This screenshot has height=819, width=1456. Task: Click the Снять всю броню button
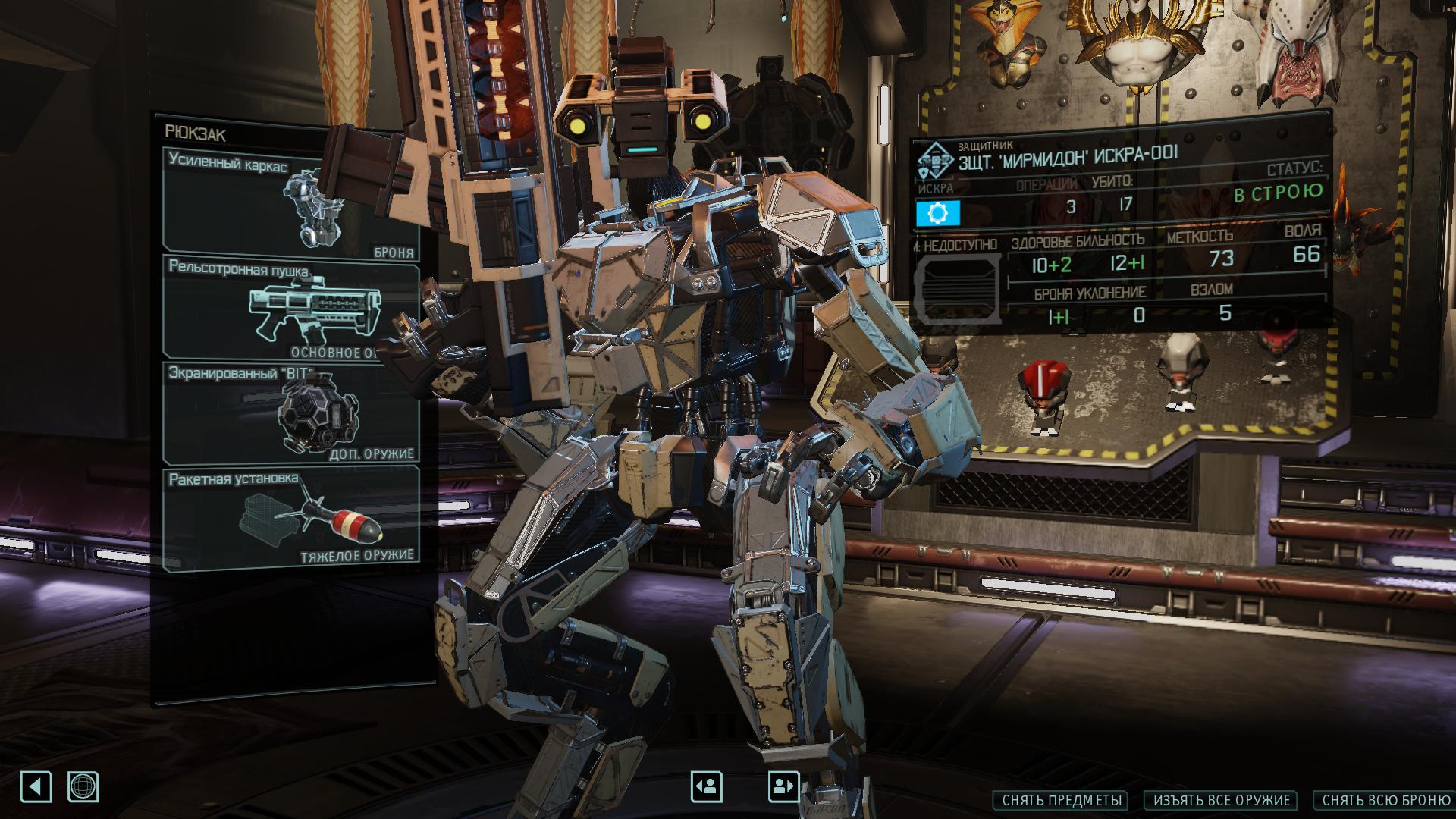coord(1385,800)
